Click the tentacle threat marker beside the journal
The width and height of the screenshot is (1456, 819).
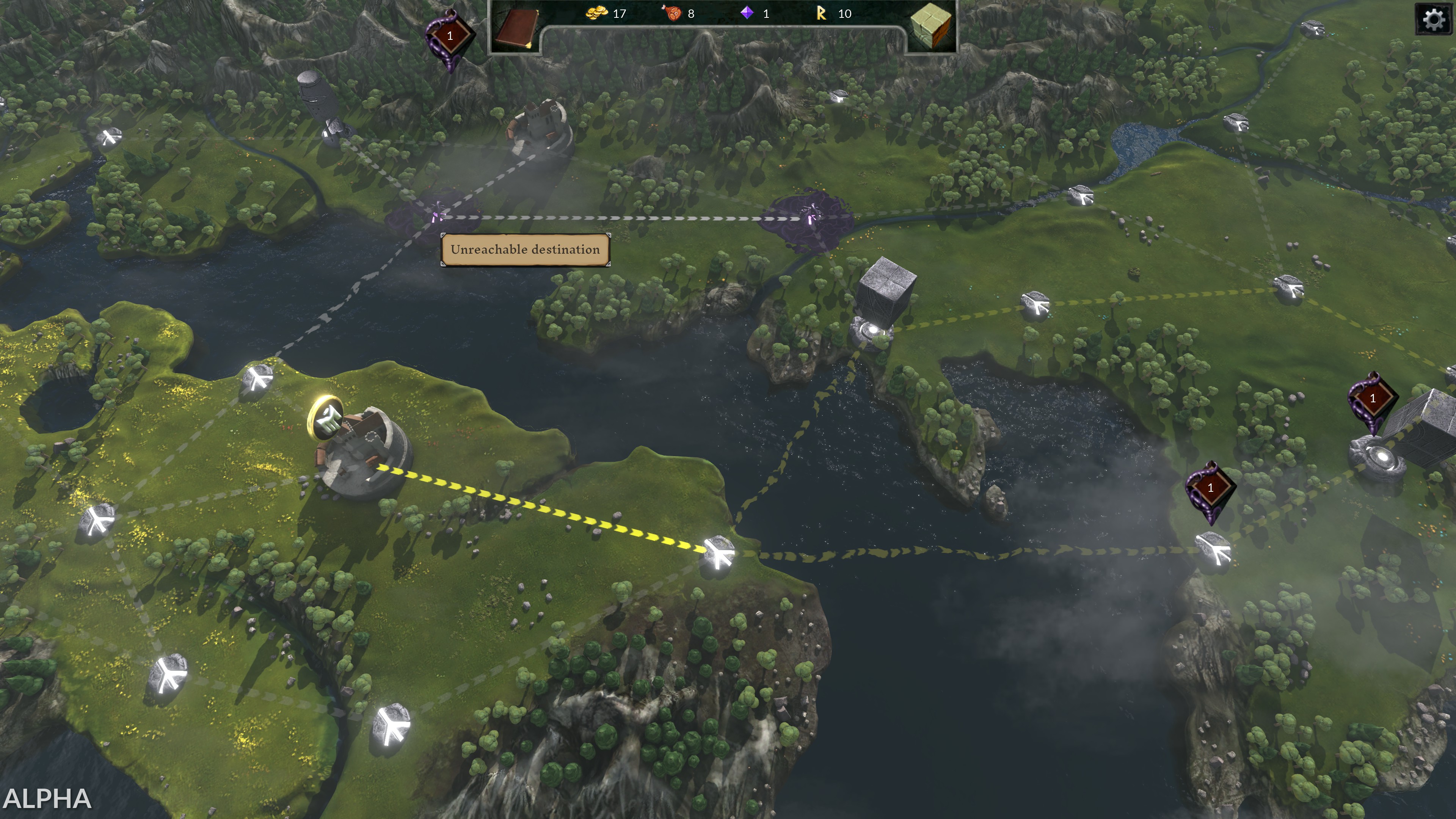pos(449,37)
